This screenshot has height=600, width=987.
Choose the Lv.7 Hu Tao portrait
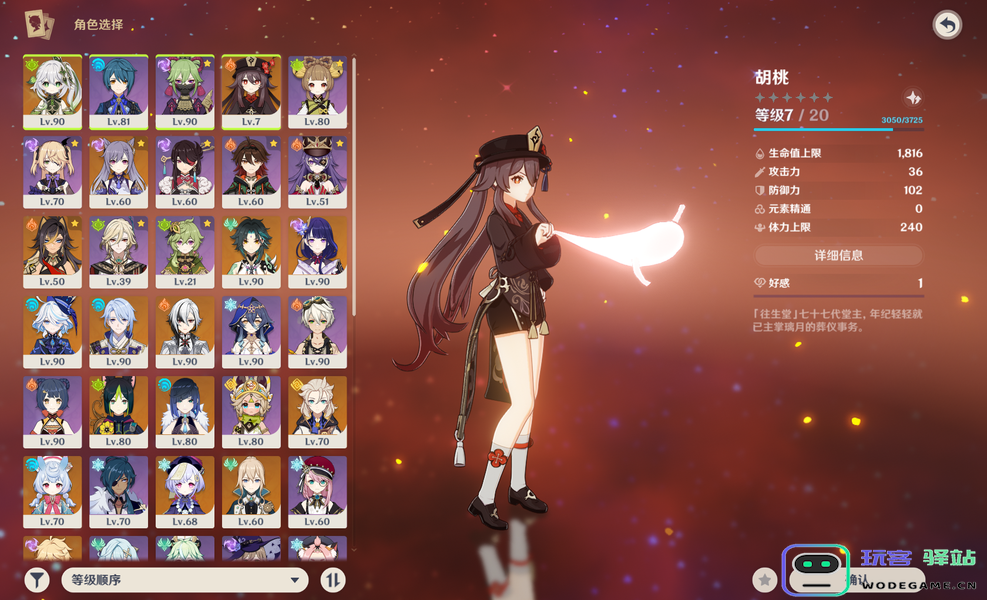tap(251, 90)
